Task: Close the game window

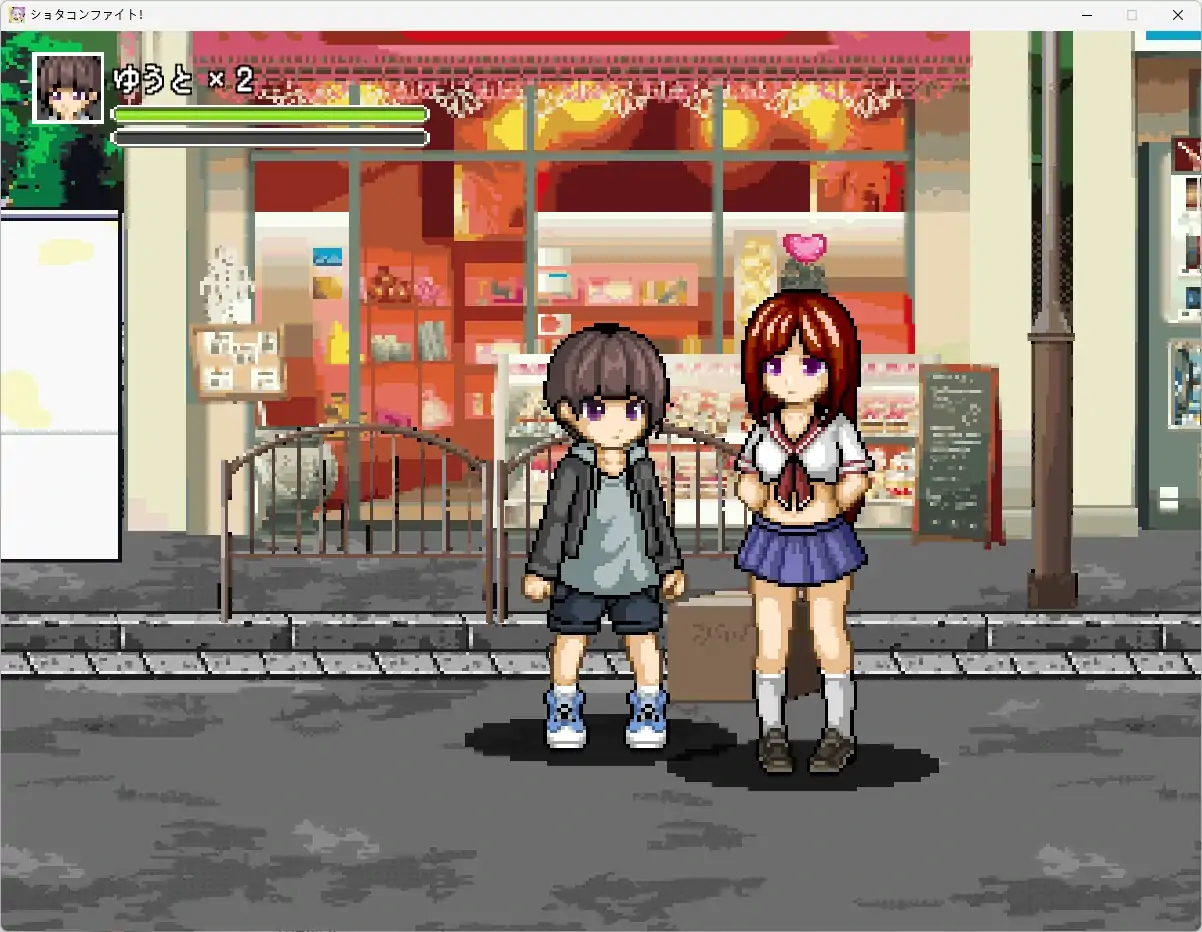Action: pos(1177,15)
